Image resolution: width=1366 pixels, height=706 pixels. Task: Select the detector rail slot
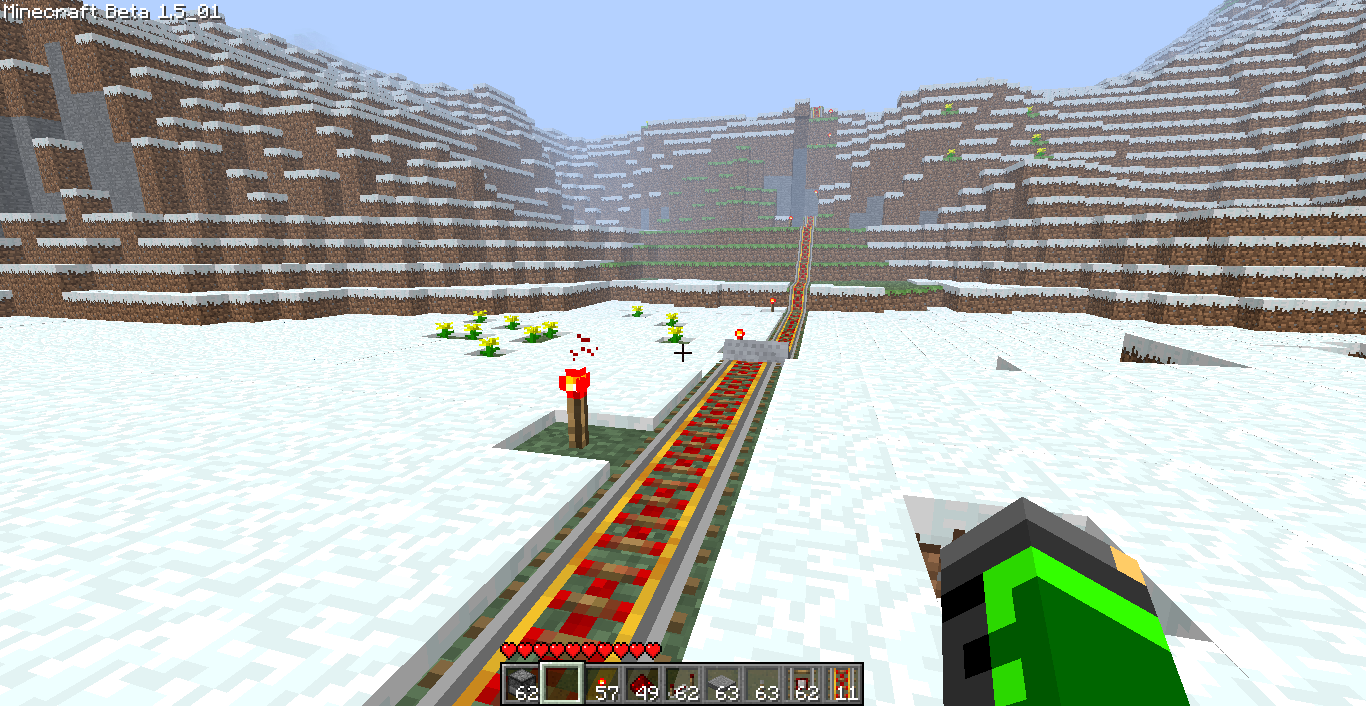[x=802, y=684]
